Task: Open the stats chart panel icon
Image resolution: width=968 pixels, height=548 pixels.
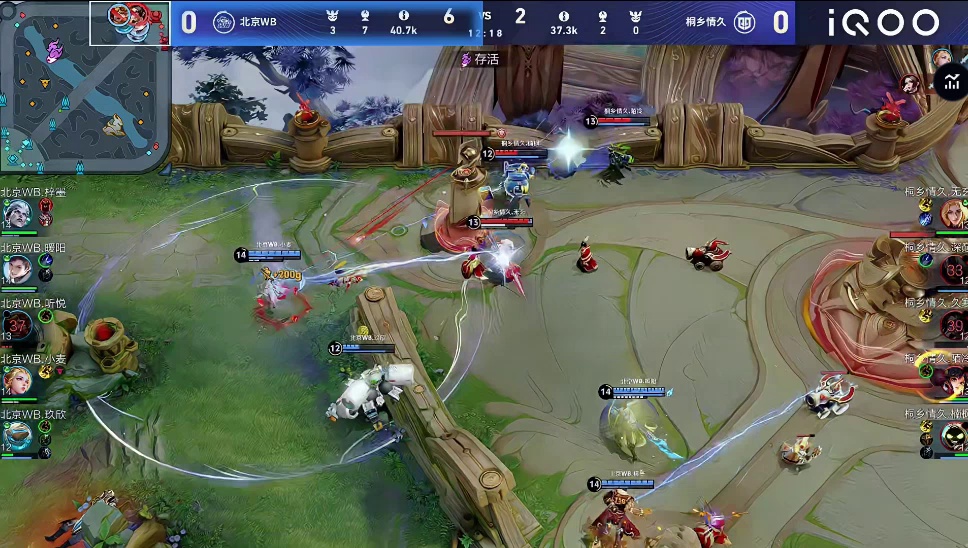Action: click(x=950, y=84)
